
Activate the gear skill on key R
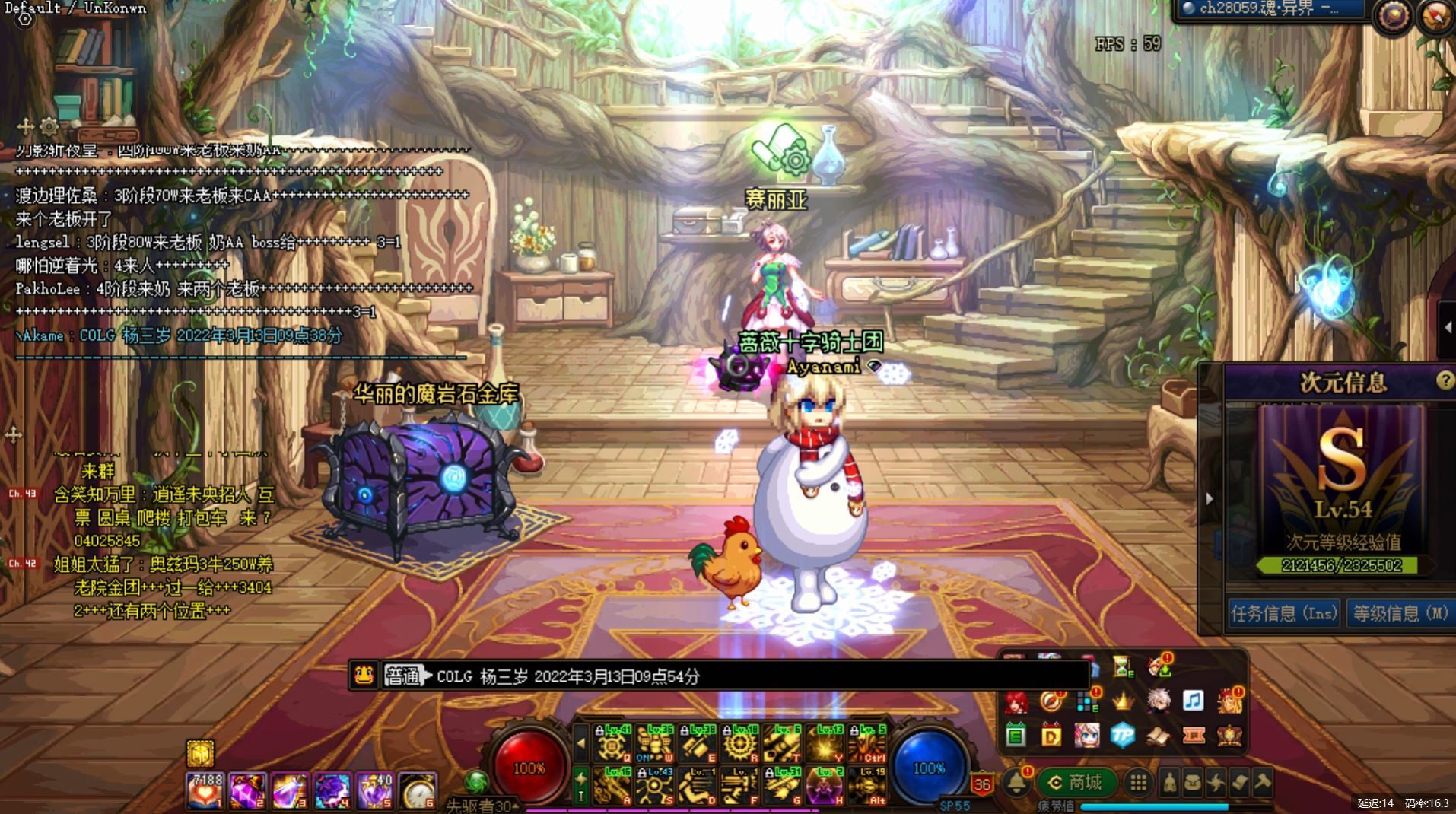pyautogui.click(x=740, y=743)
